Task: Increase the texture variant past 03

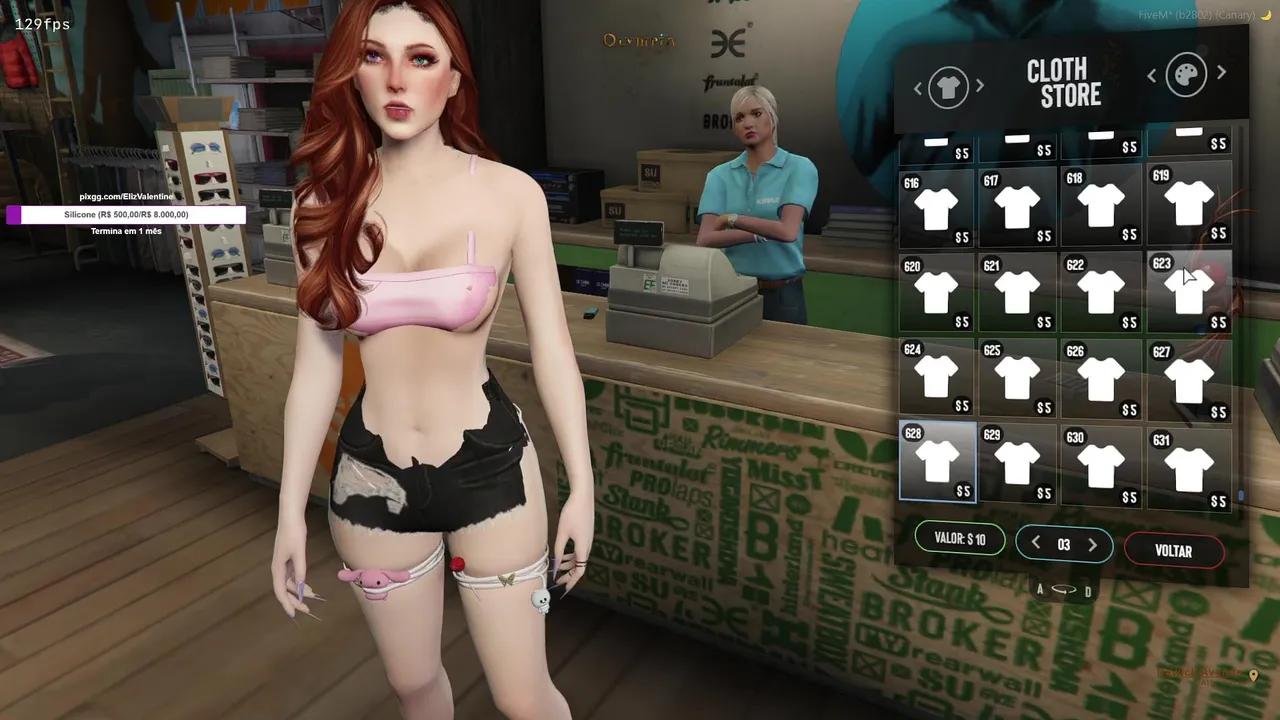Action: pyautogui.click(x=1092, y=545)
